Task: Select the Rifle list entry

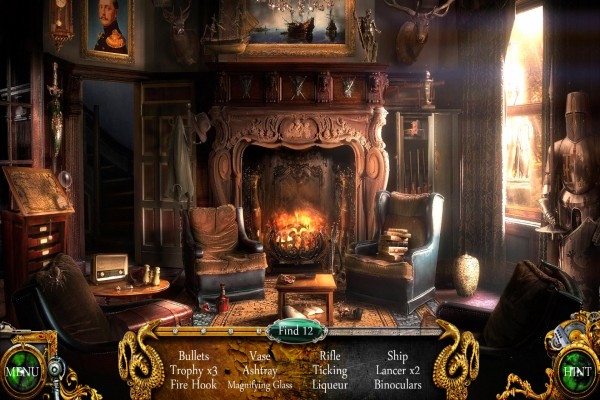Action: point(330,355)
